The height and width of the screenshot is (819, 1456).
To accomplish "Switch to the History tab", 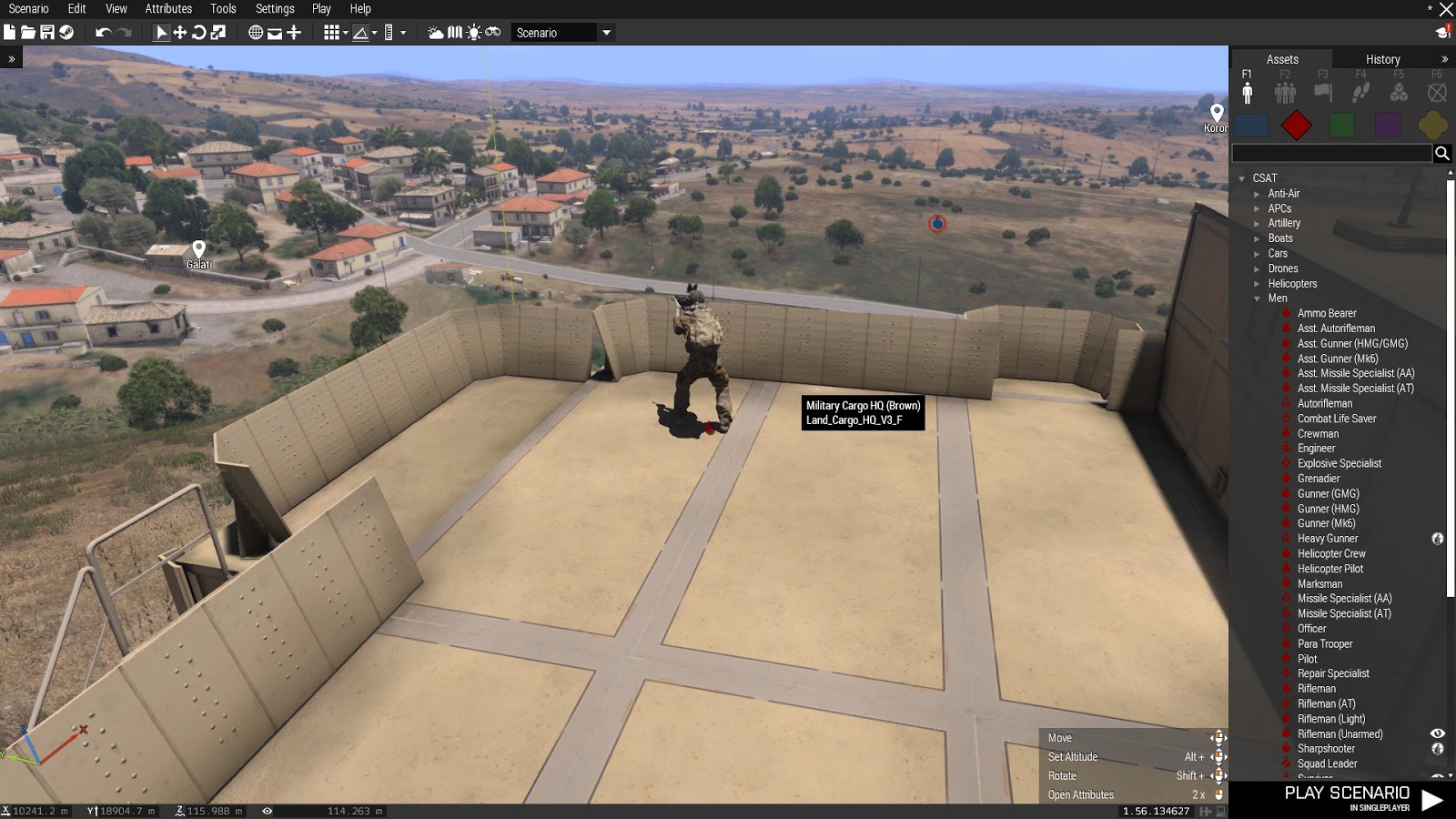I will pos(1381,58).
